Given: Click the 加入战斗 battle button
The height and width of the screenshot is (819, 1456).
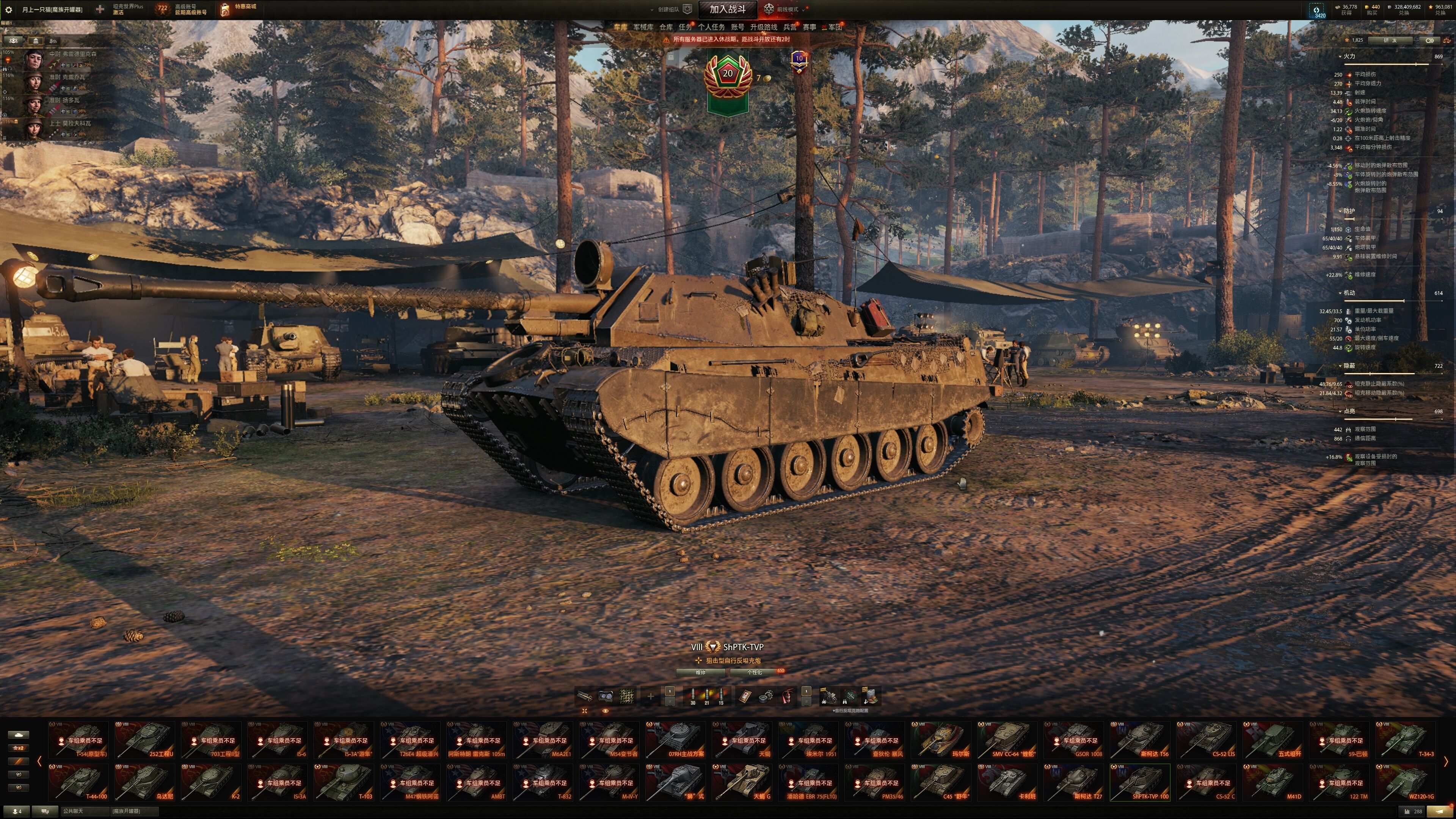Looking at the screenshot, I should pyautogui.click(x=728, y=9).
